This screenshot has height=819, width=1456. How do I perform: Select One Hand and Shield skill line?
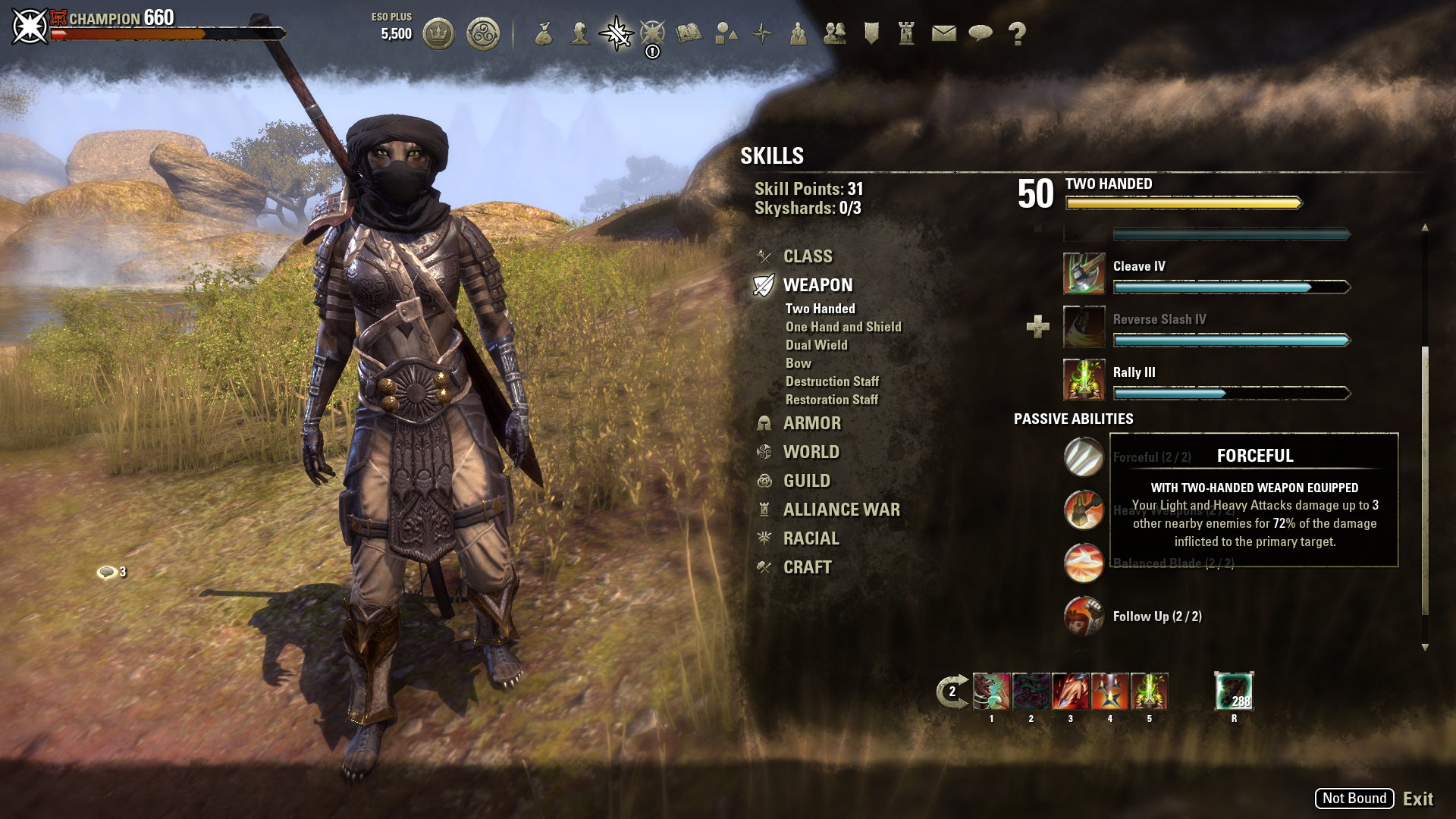click(x=843, y=327)
